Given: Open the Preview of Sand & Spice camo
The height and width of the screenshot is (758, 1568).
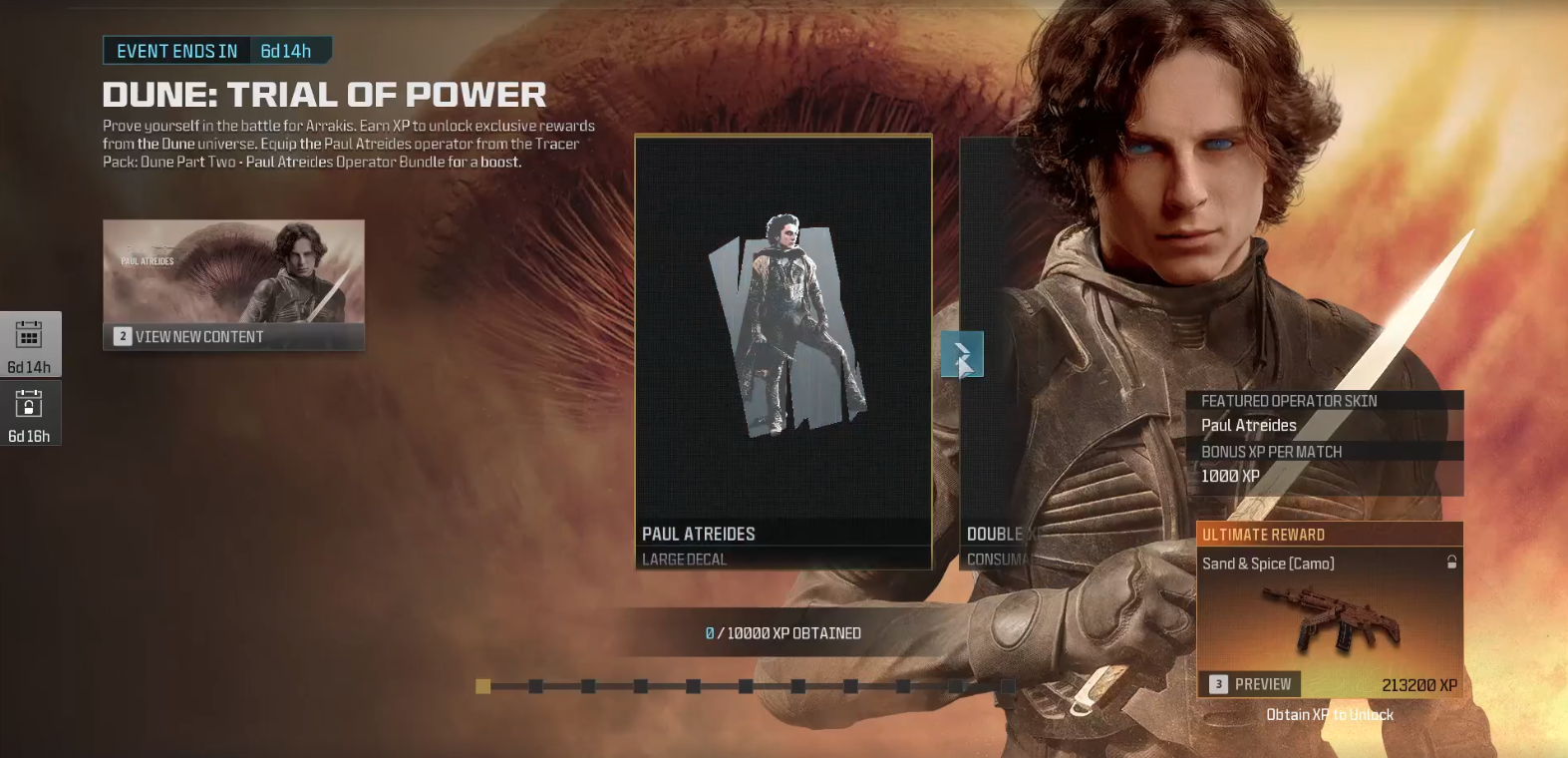Looking at the screenshot, I should coord(1262,684).
